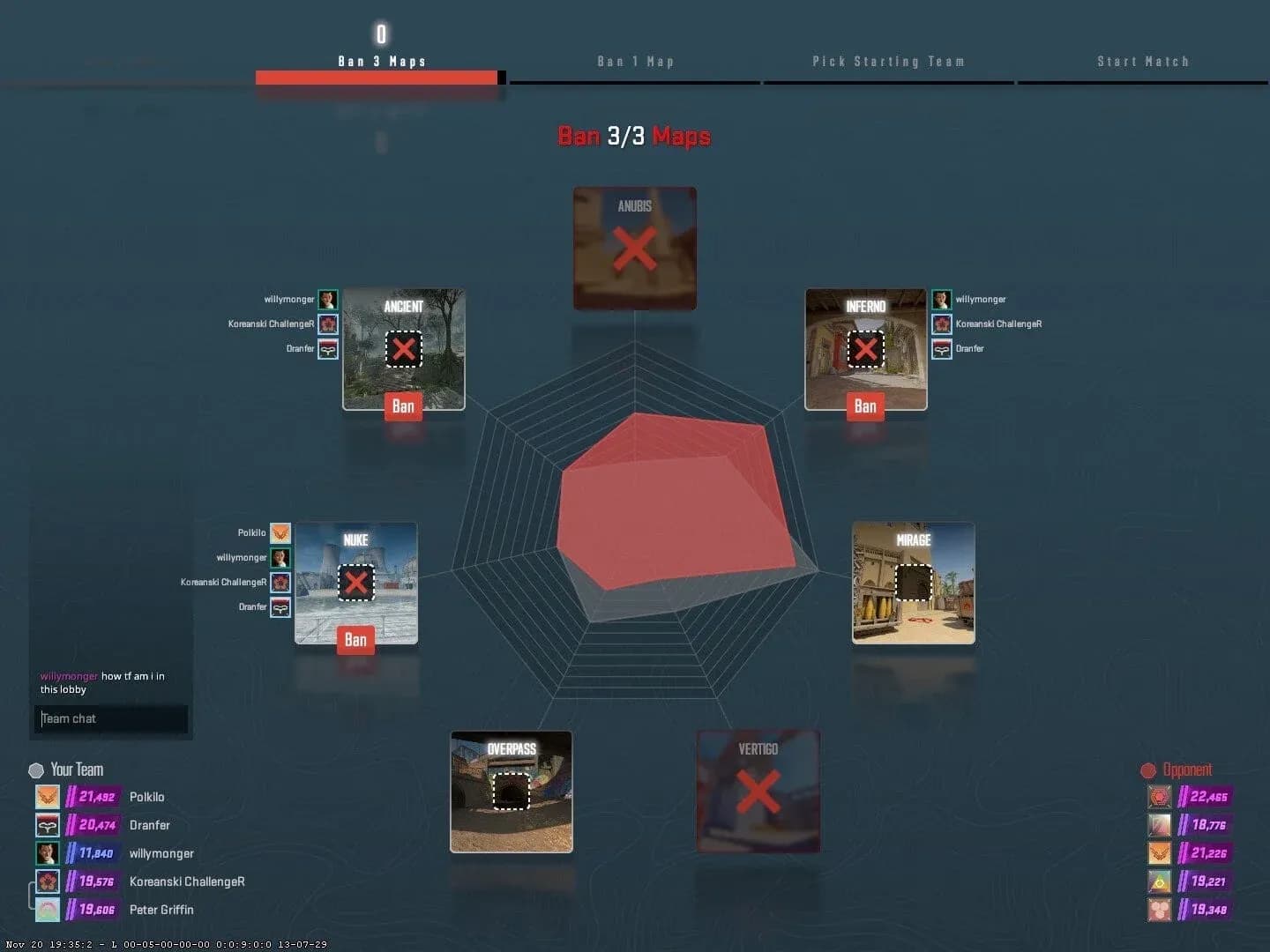Open the Pick Starting Team stage
This screenshot has width=1270, height=952.
click(889, 61)
